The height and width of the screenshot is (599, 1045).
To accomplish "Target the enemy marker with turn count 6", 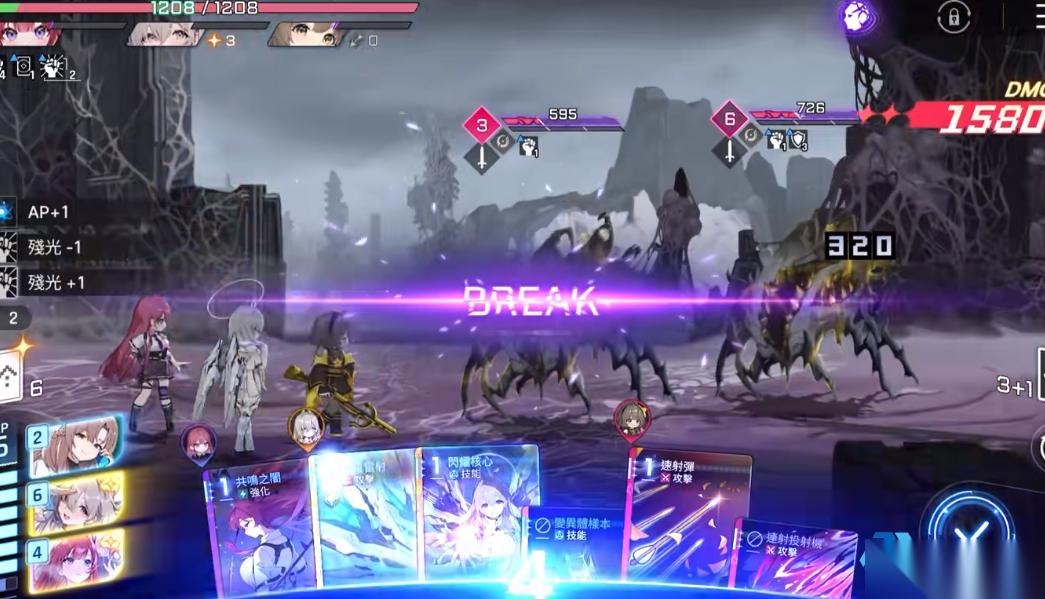I will coord(730,119).
